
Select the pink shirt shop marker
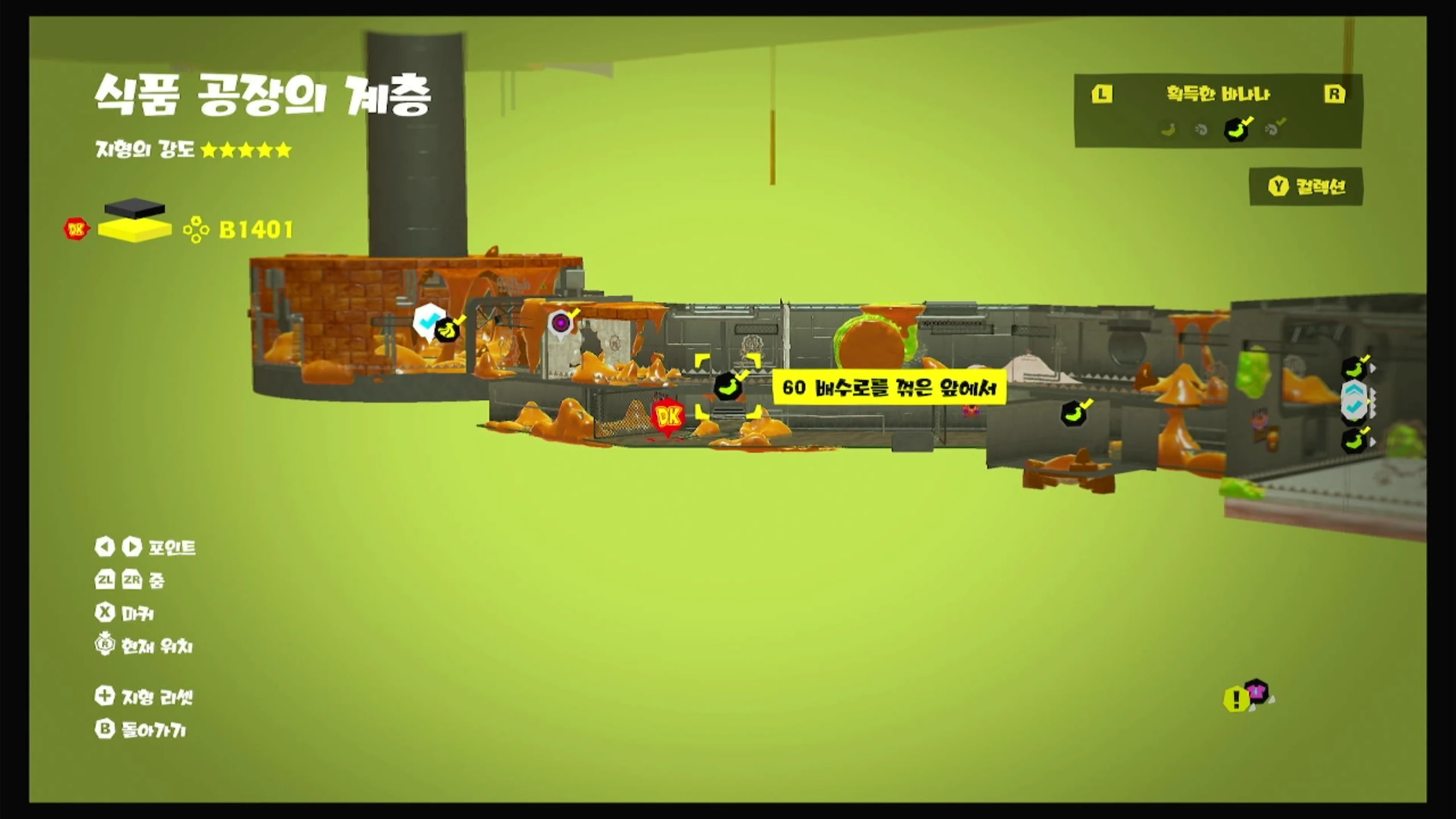coord(1256,691)
